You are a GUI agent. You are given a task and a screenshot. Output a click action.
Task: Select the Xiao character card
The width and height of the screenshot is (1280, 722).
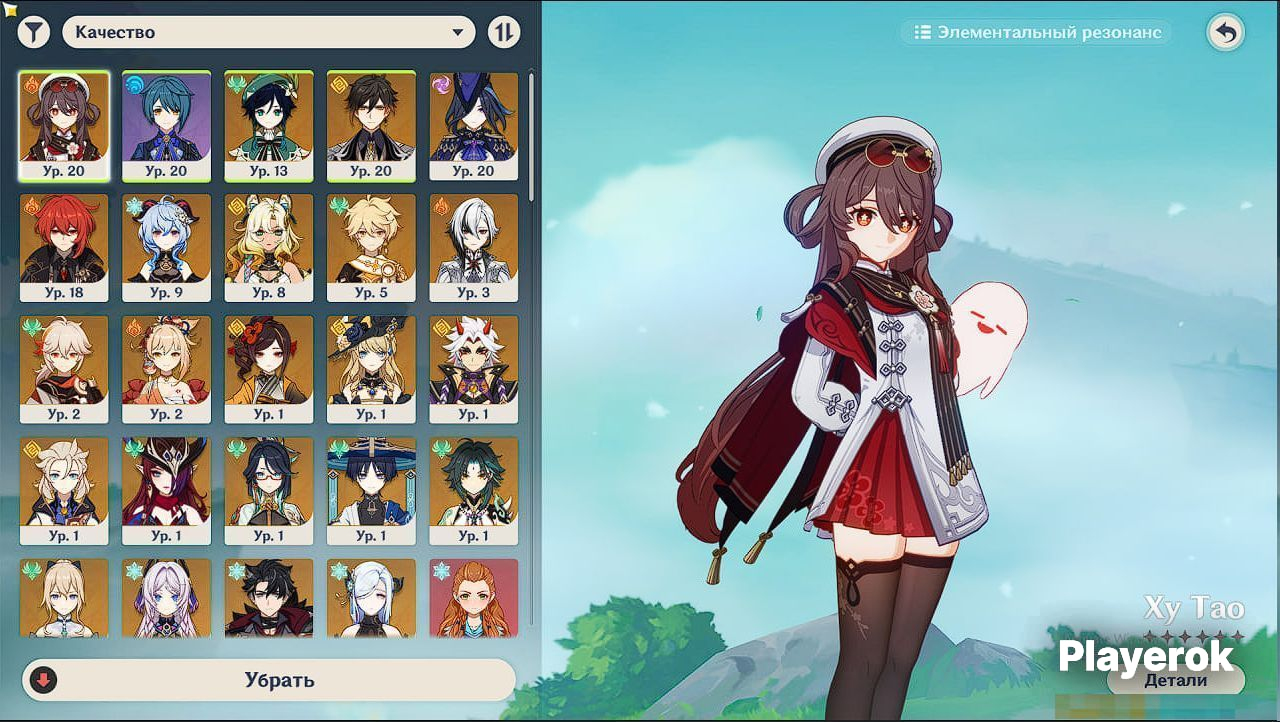(x=473, y=490)
